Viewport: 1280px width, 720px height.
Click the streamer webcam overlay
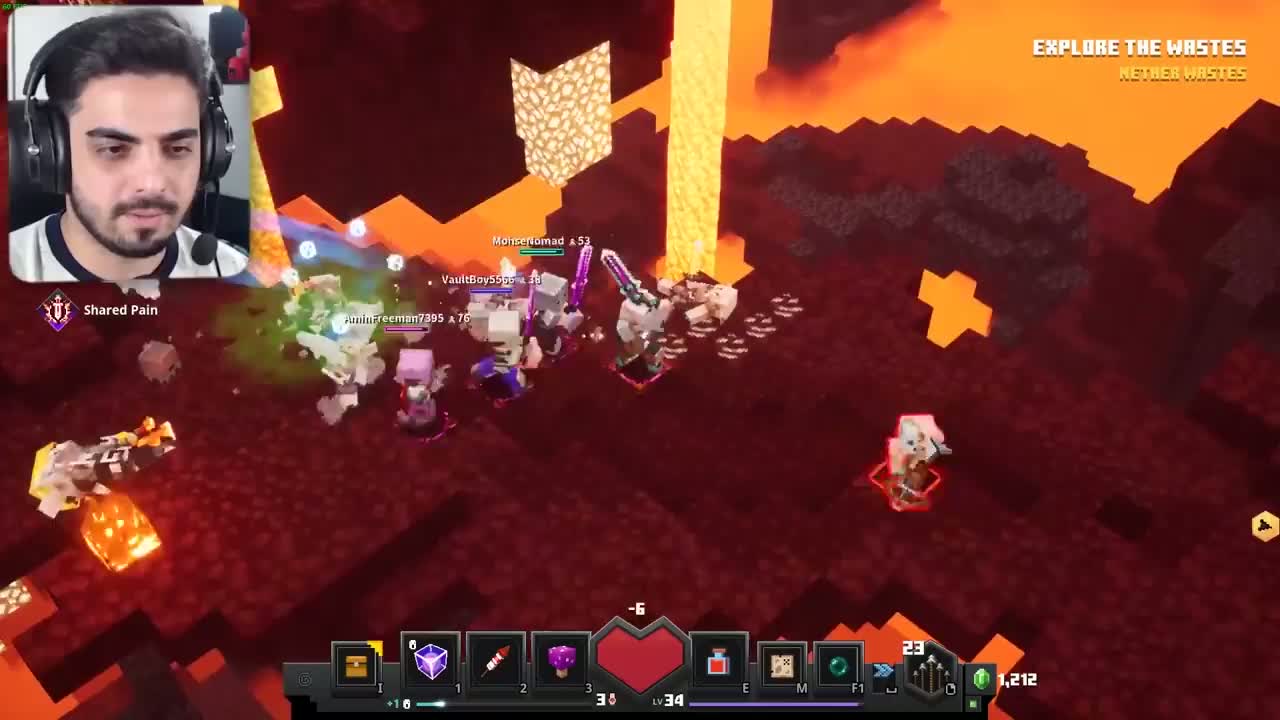(128, 143)
